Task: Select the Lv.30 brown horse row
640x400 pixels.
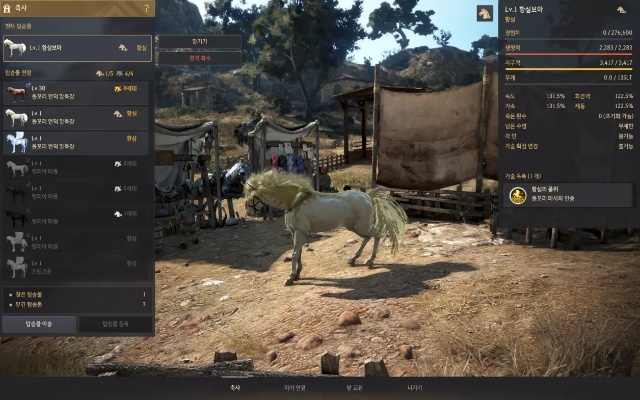Action: coord(77,94)
